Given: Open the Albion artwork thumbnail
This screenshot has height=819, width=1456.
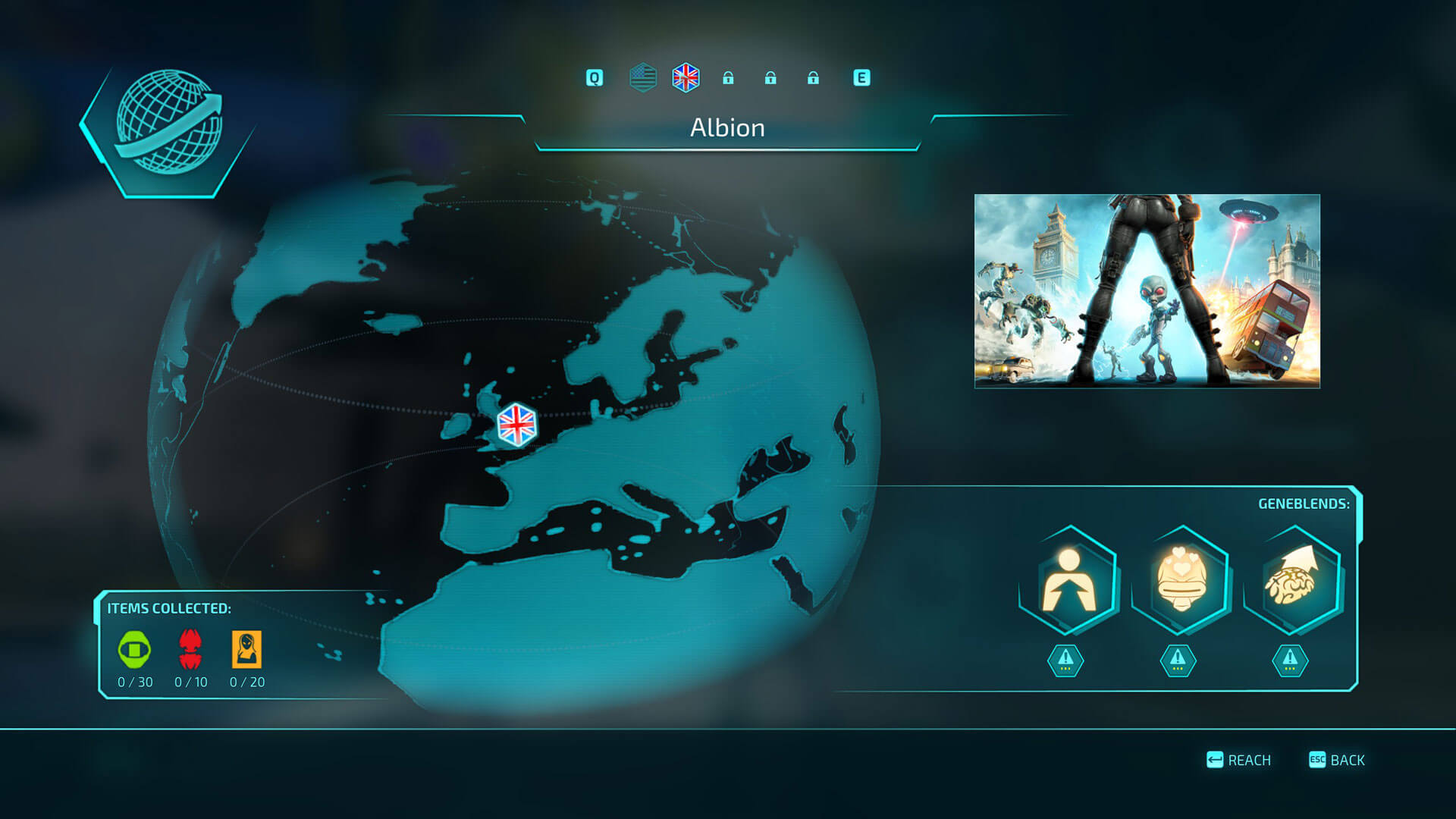Looking at the screenshot, I should [x=1147, y=291].
